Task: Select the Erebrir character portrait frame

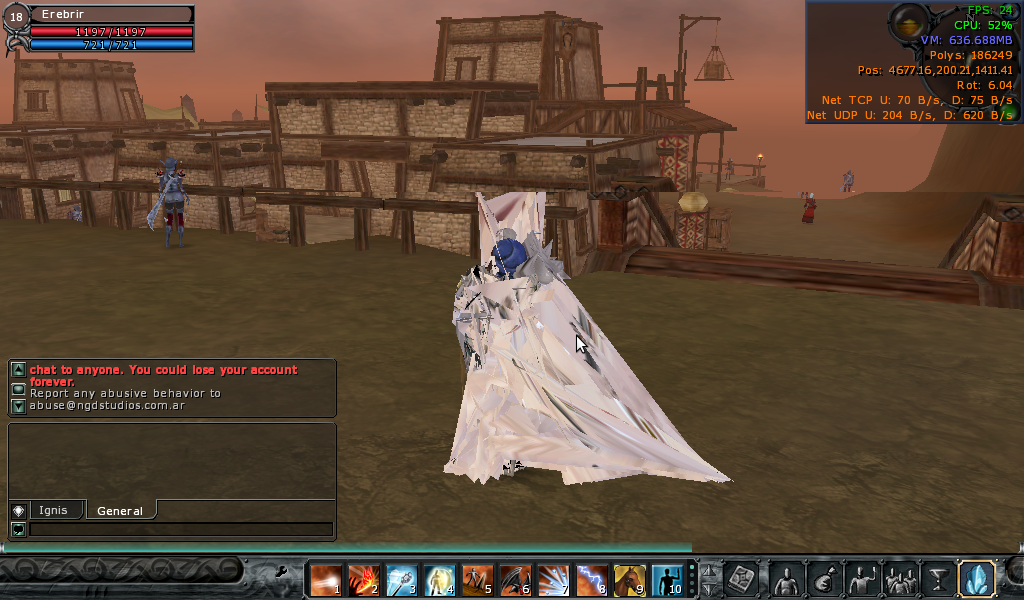Action: click(17, 18)
